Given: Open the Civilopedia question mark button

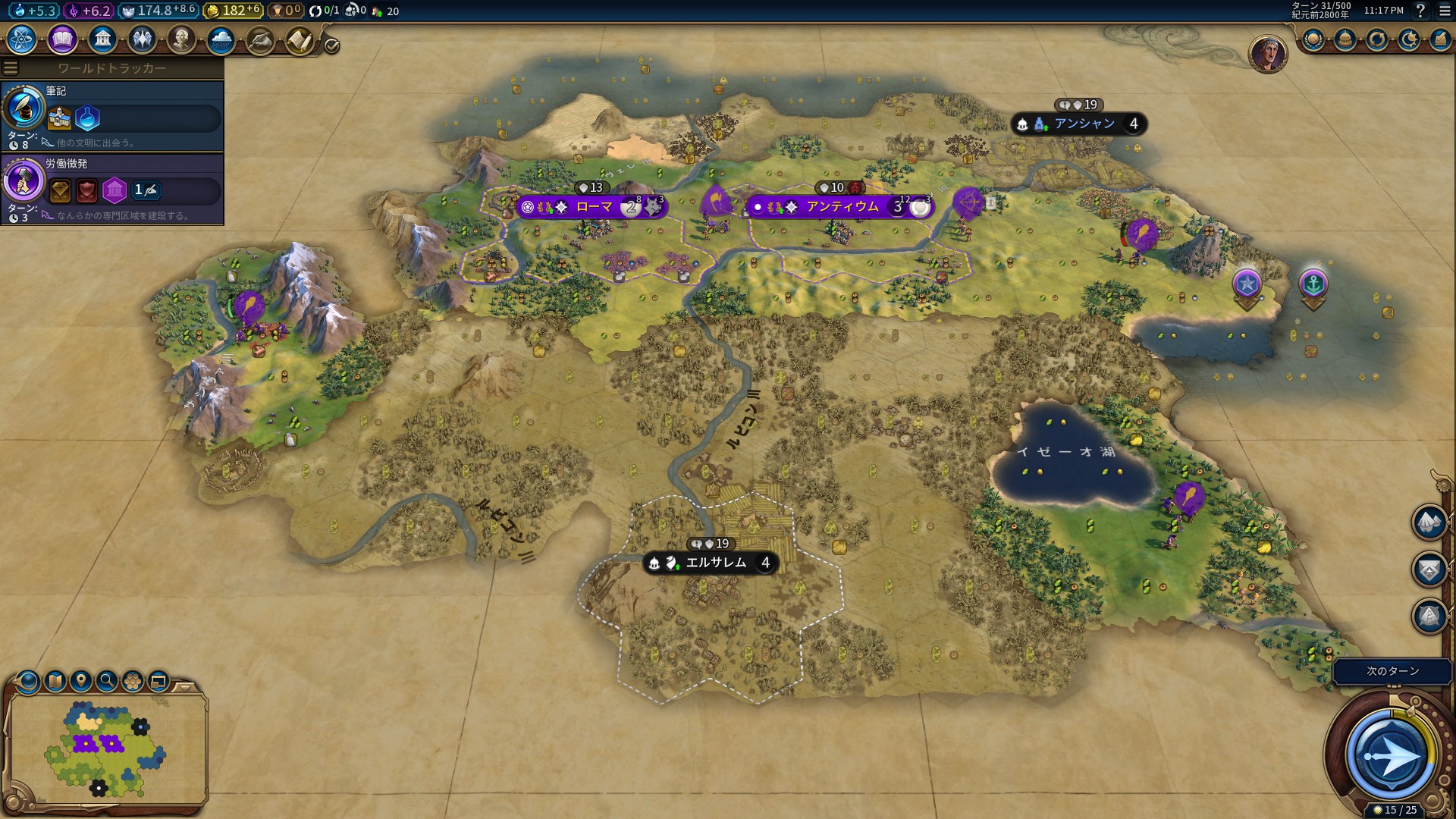Looking at the screenshot, I should [x=1420, y=11].
